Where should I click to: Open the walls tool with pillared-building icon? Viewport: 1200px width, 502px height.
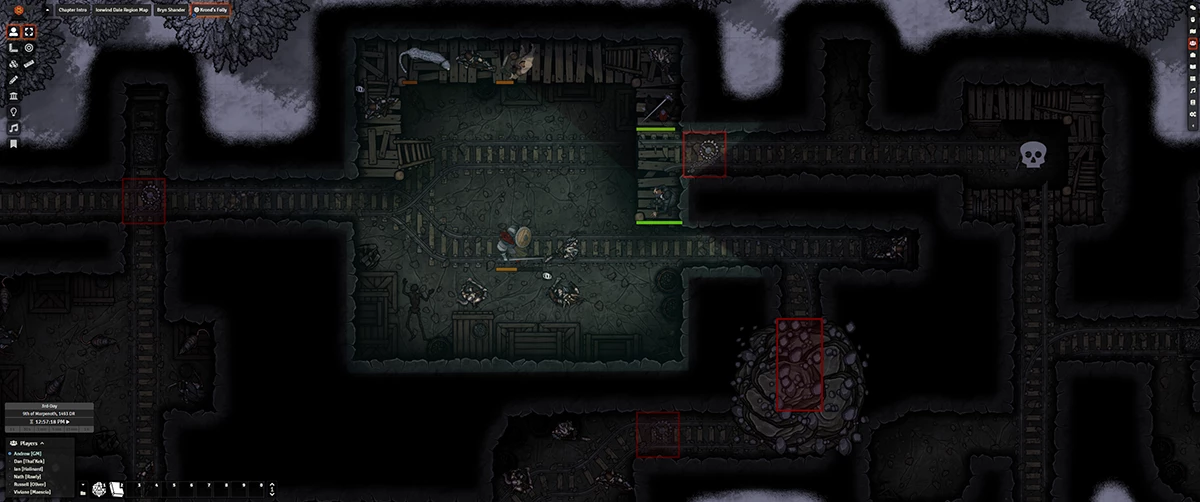click(x=13, y=96)
